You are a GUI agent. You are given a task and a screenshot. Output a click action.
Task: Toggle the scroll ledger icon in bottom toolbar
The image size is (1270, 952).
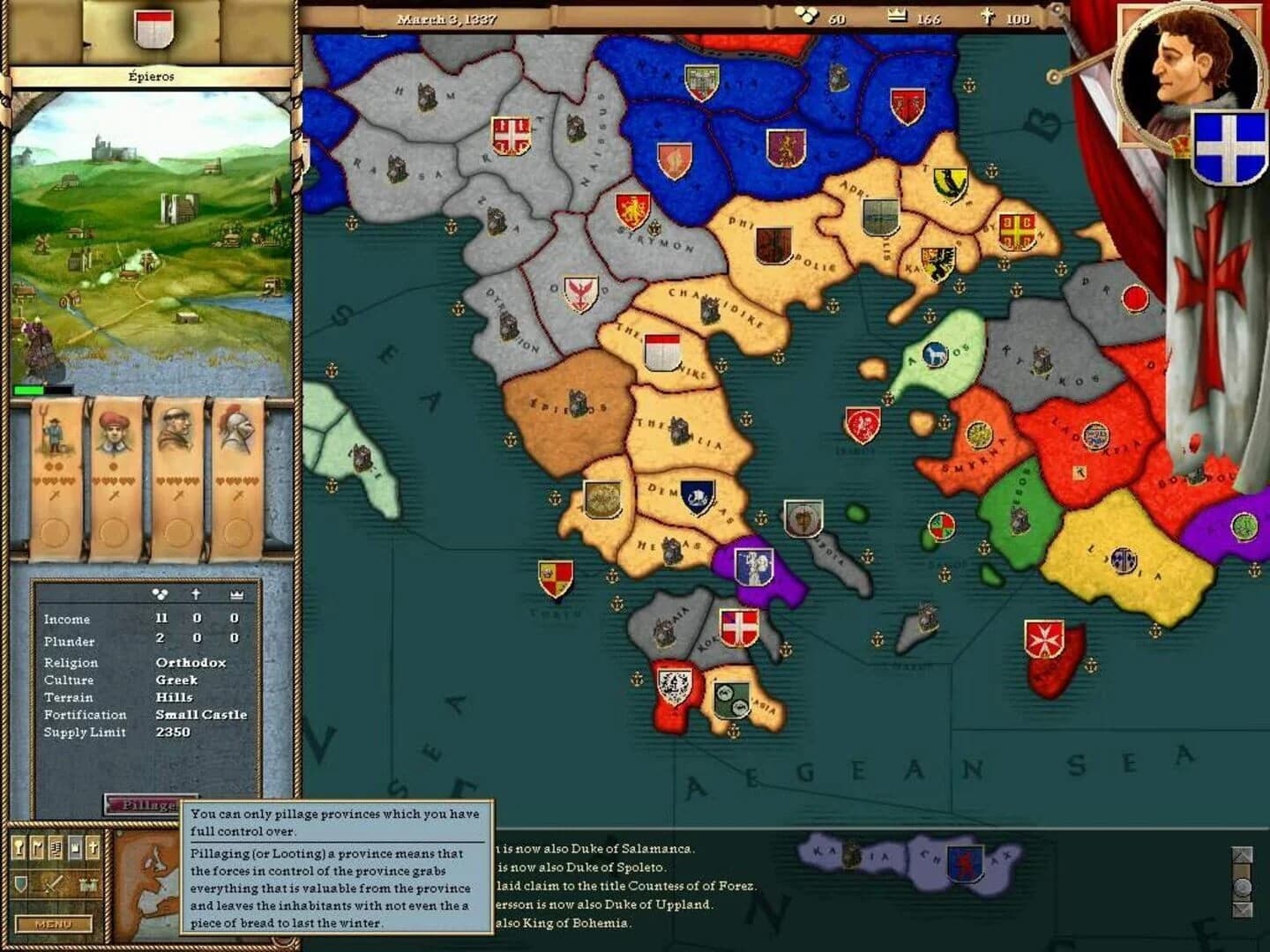56,847
